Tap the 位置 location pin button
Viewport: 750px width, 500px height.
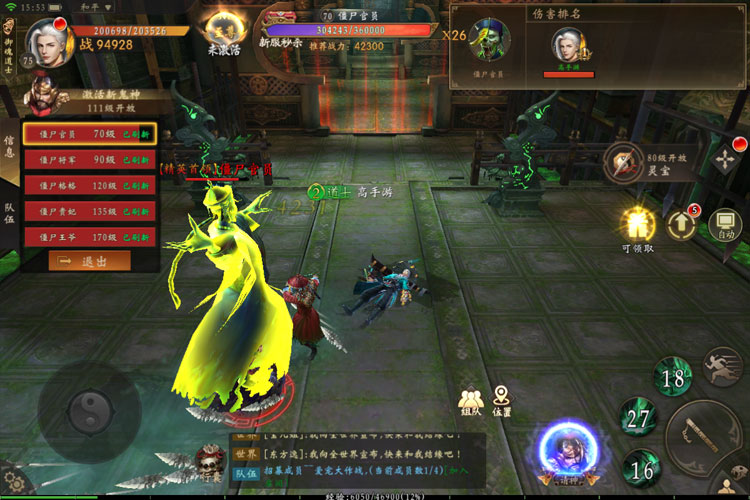click(x=501, y=399)
